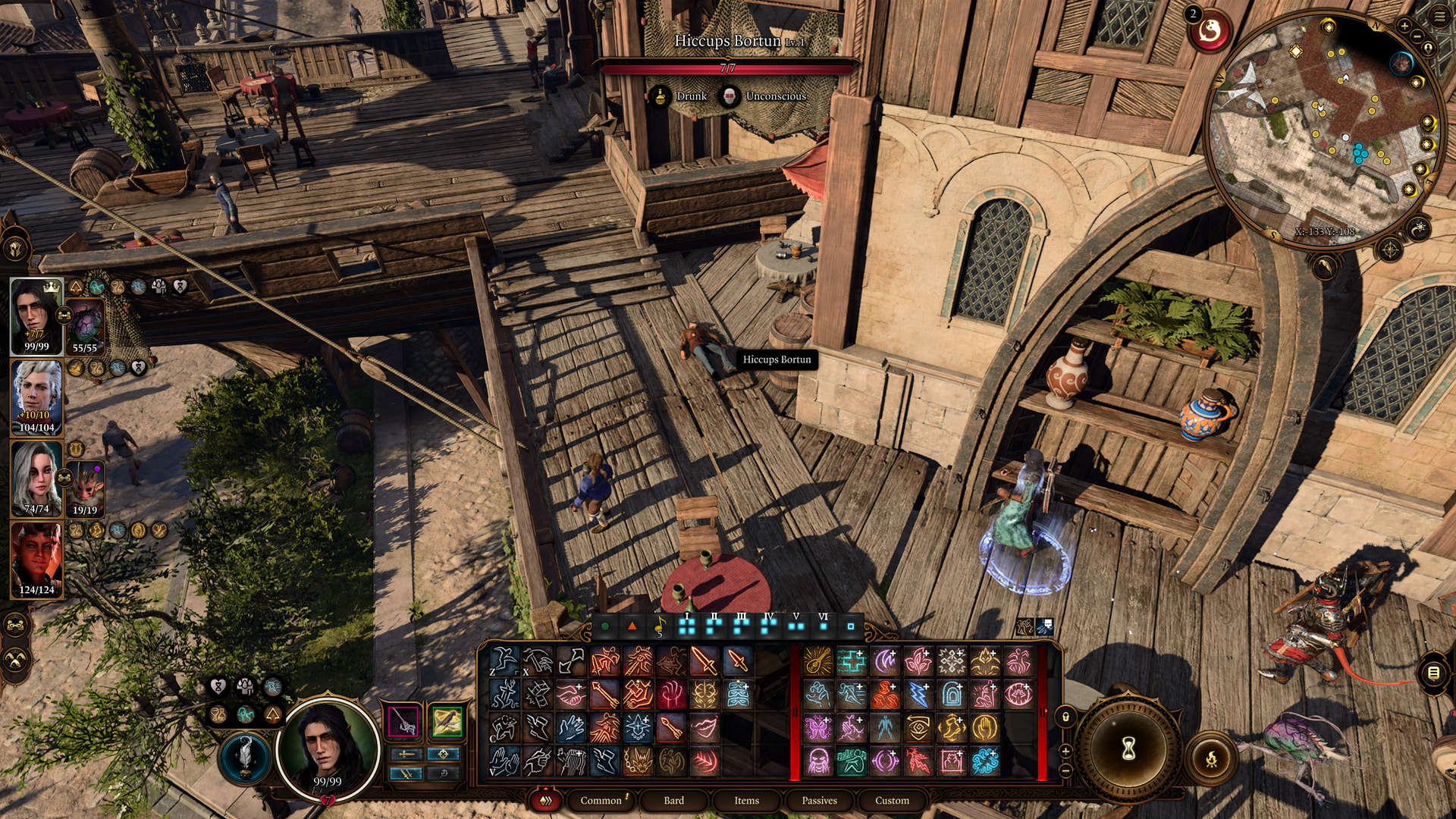Zoom out on the minimap
The width and height of the screenshot is (1456, 819).
[x=1417, y=36]
